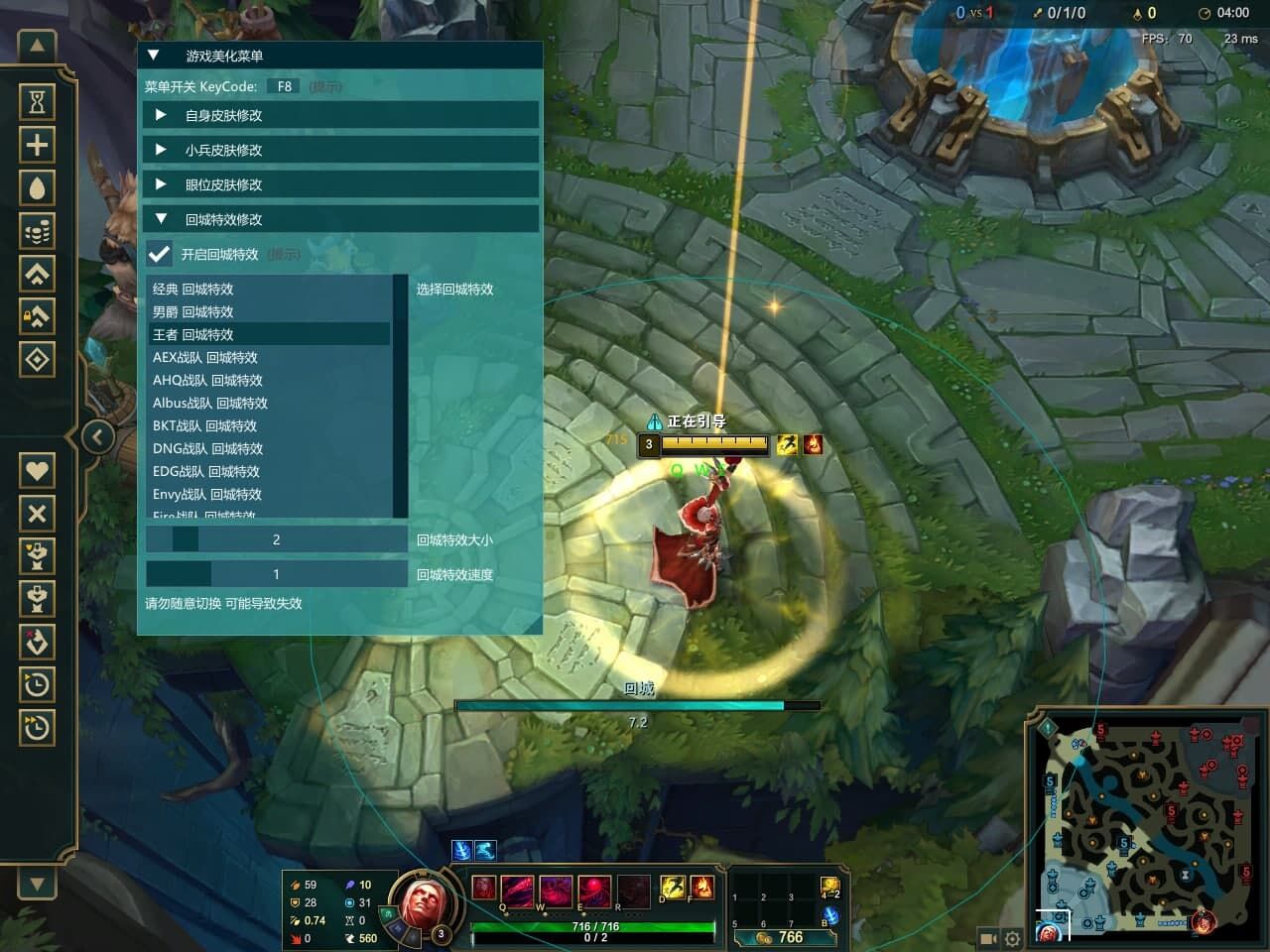Expand the 自身皮肤修改 section

click(223, 115)
